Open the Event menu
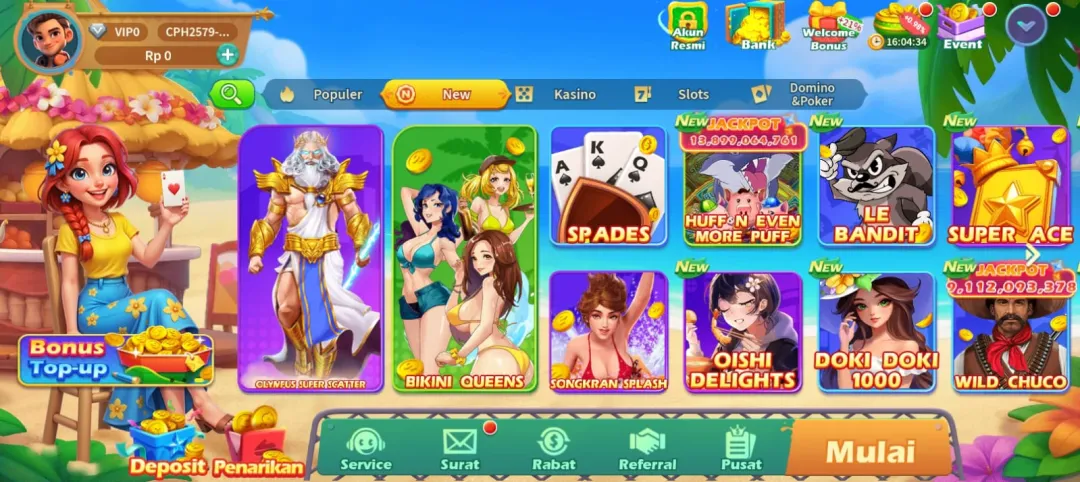This screenshot has width=1080, height=482. (962, 26)
